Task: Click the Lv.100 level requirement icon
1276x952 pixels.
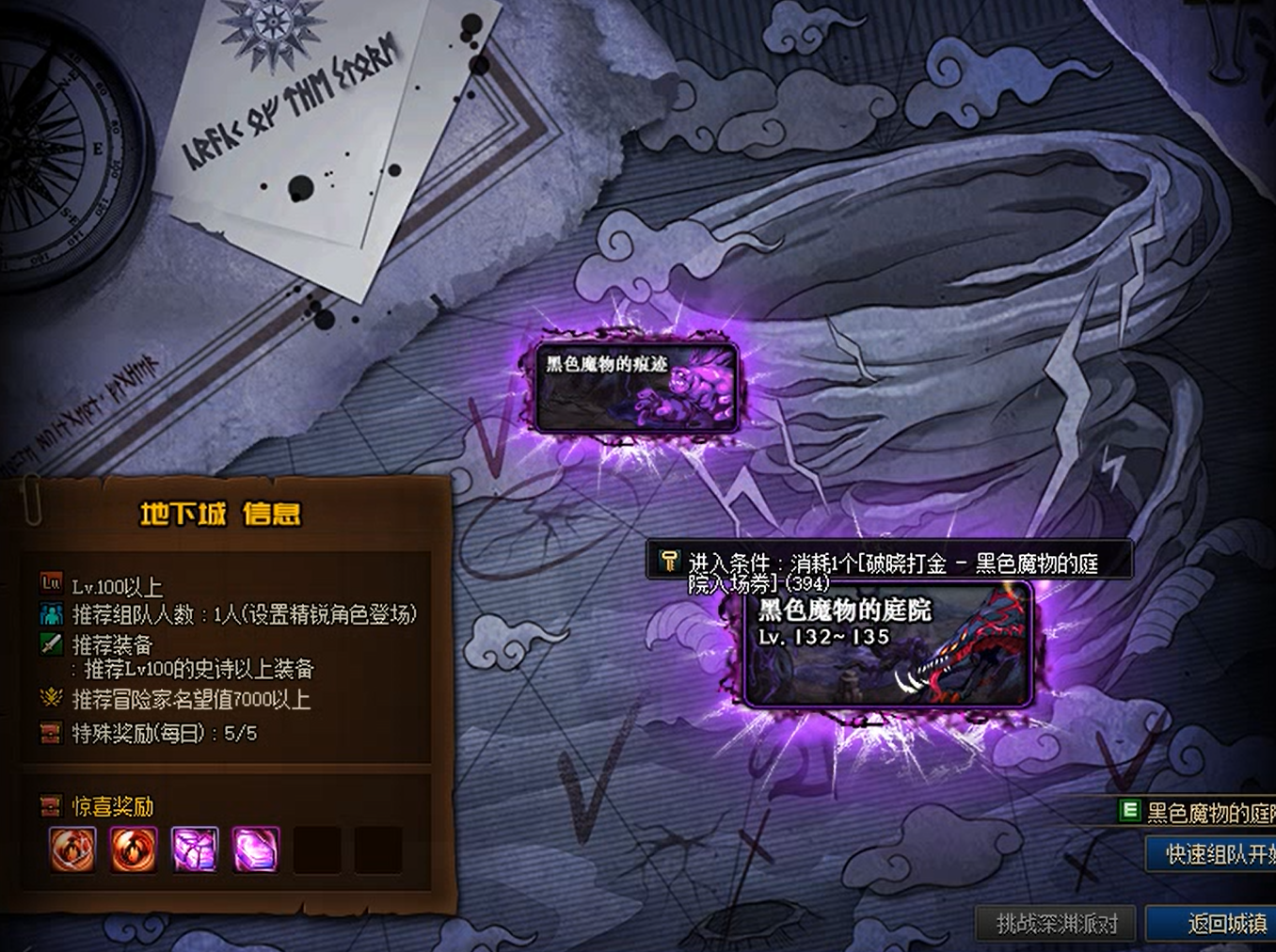Action: (50, 581)
